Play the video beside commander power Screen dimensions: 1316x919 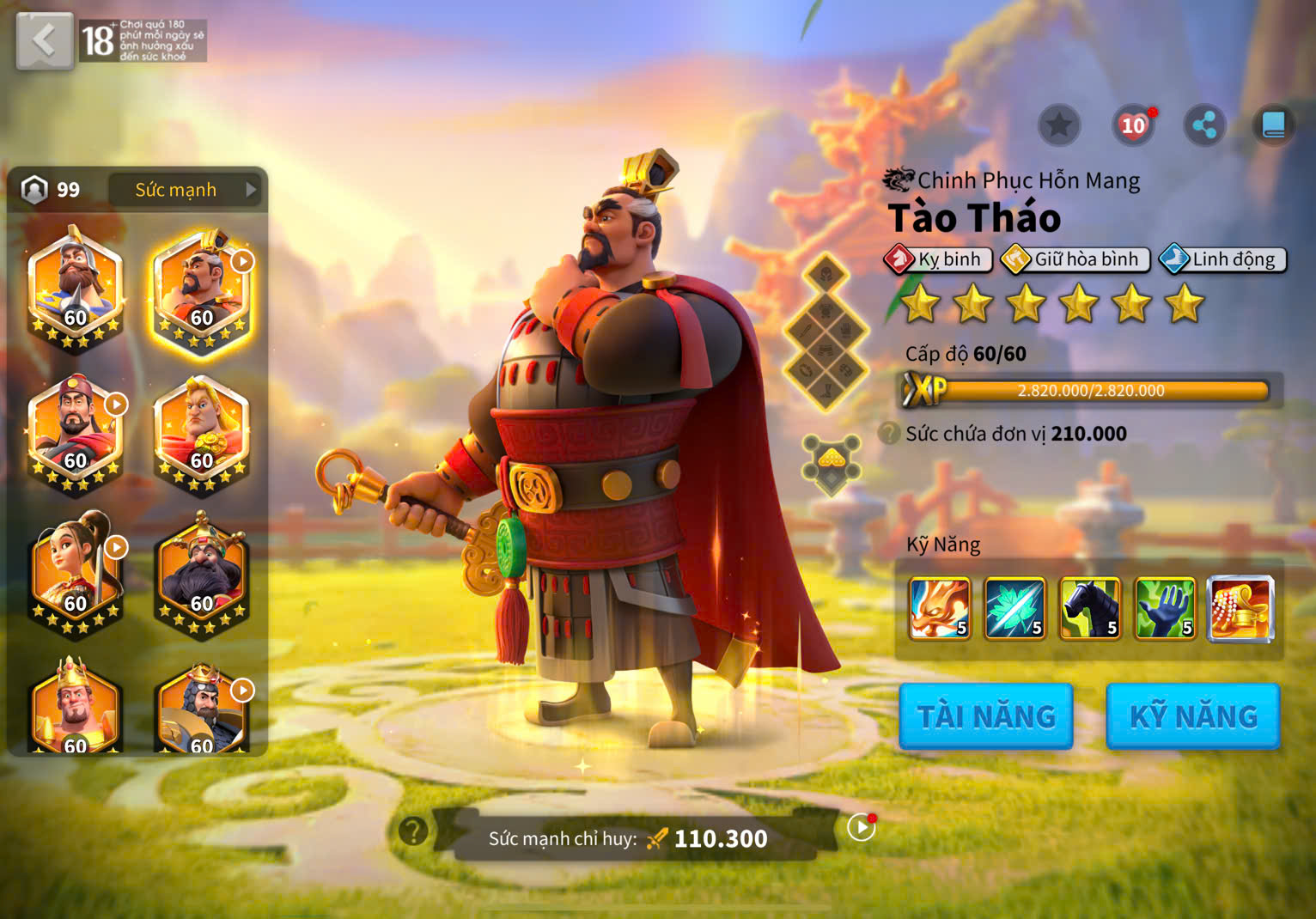[x=860, y=827]
